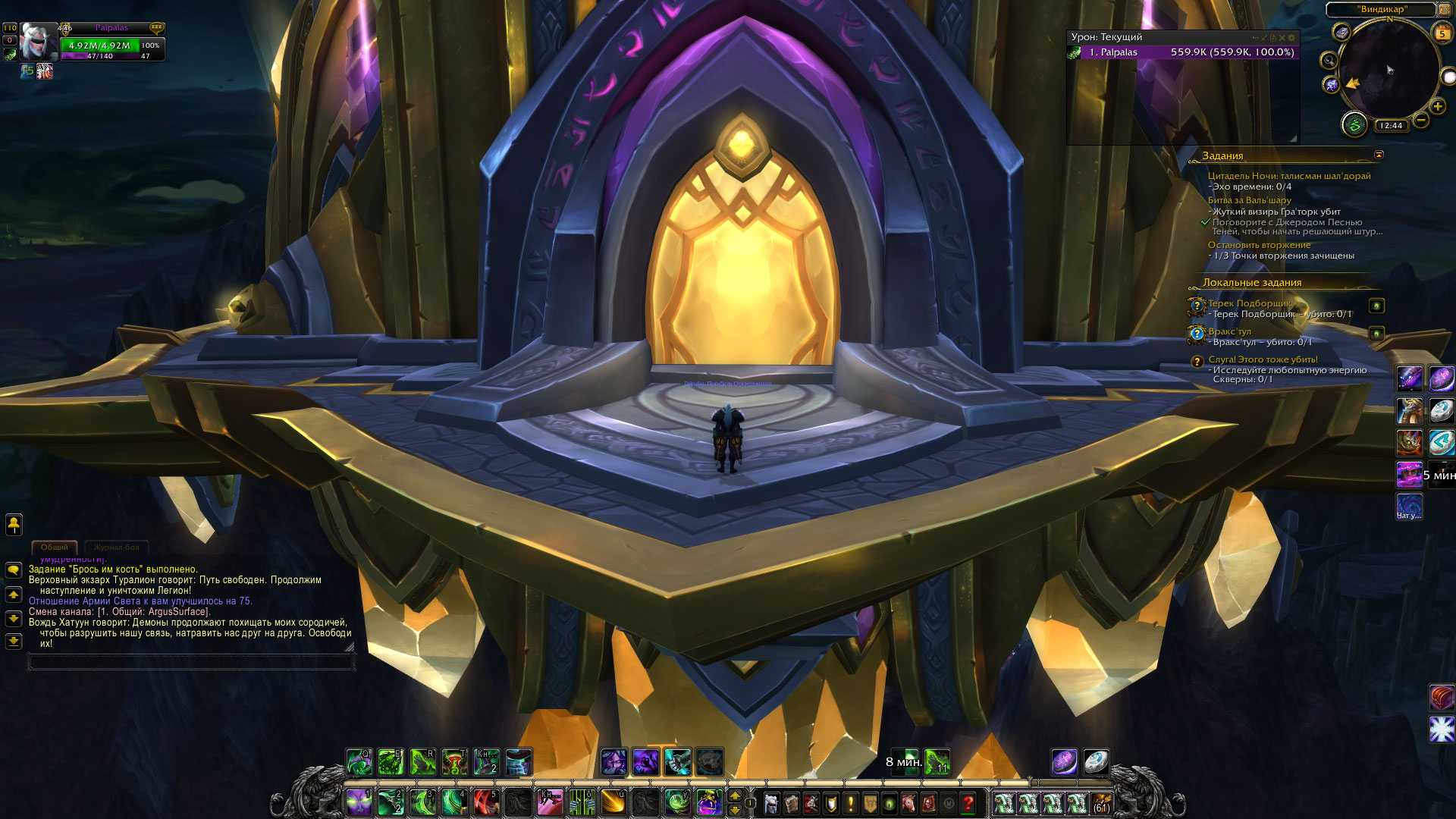Click the chat input box

pos(191,663)
